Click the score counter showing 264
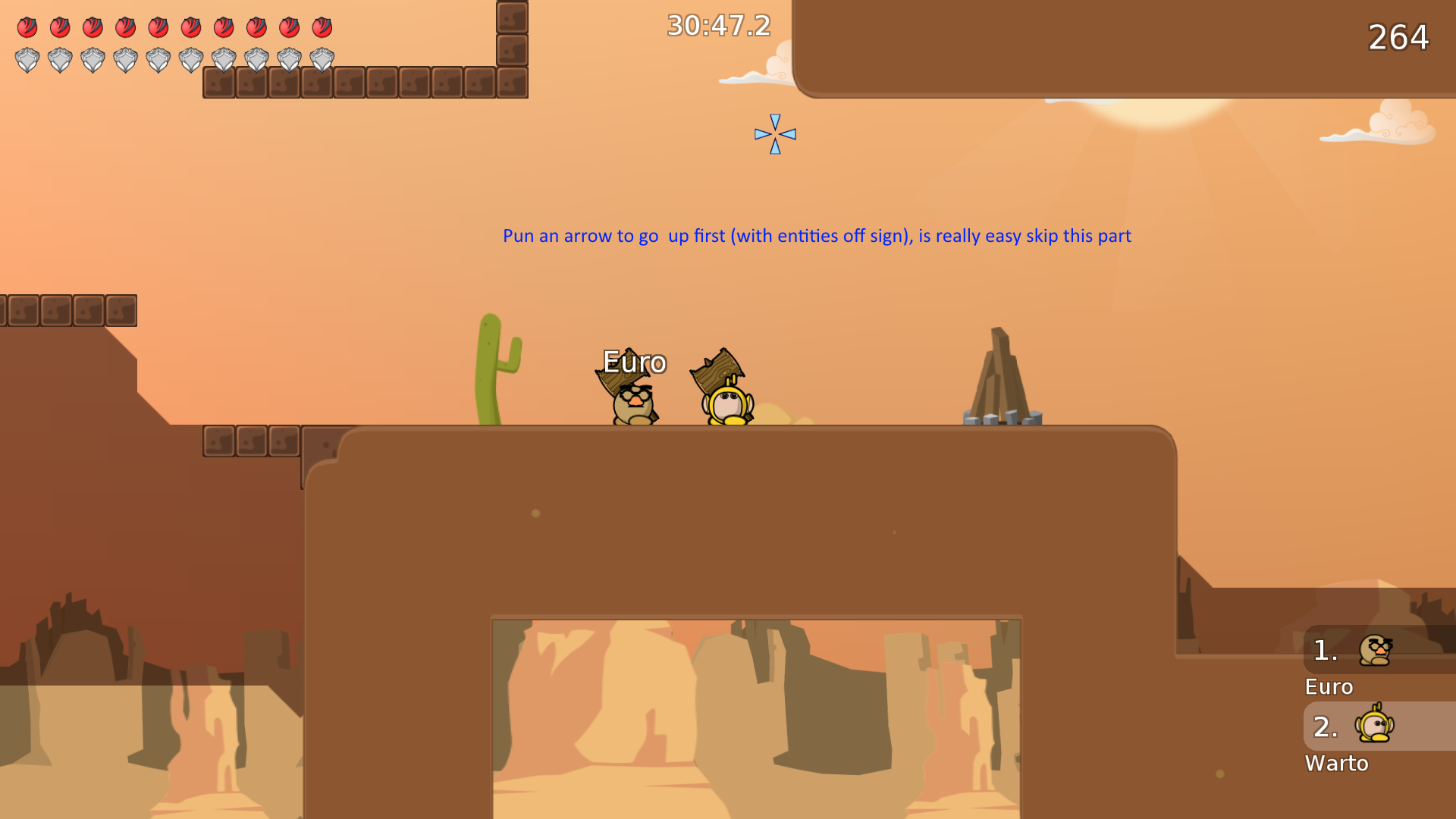Image resolution: width=1456 pixels, height=819 pixels. 1398,37
